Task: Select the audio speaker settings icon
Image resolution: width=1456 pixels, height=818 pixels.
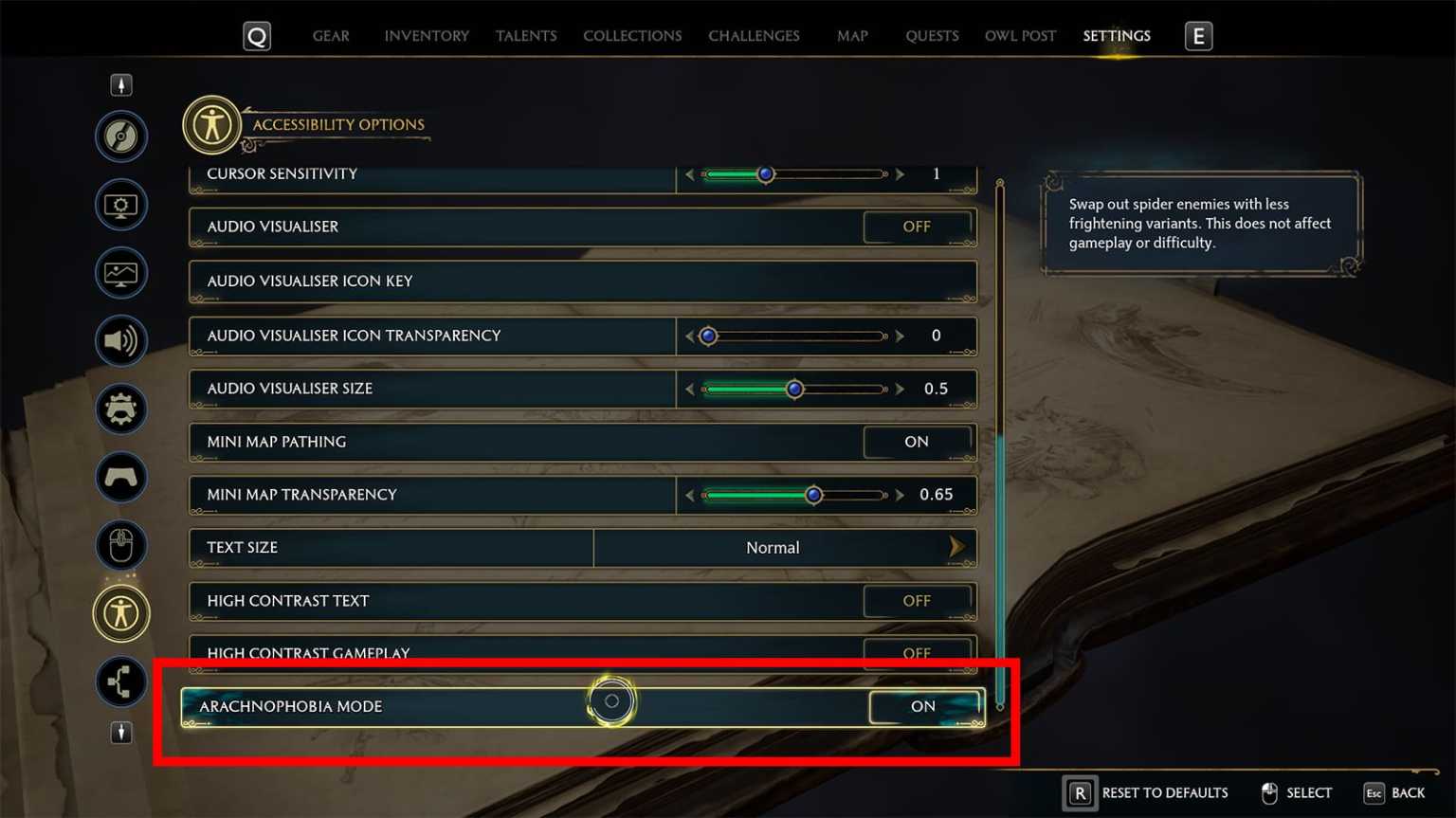Action: 120,340
